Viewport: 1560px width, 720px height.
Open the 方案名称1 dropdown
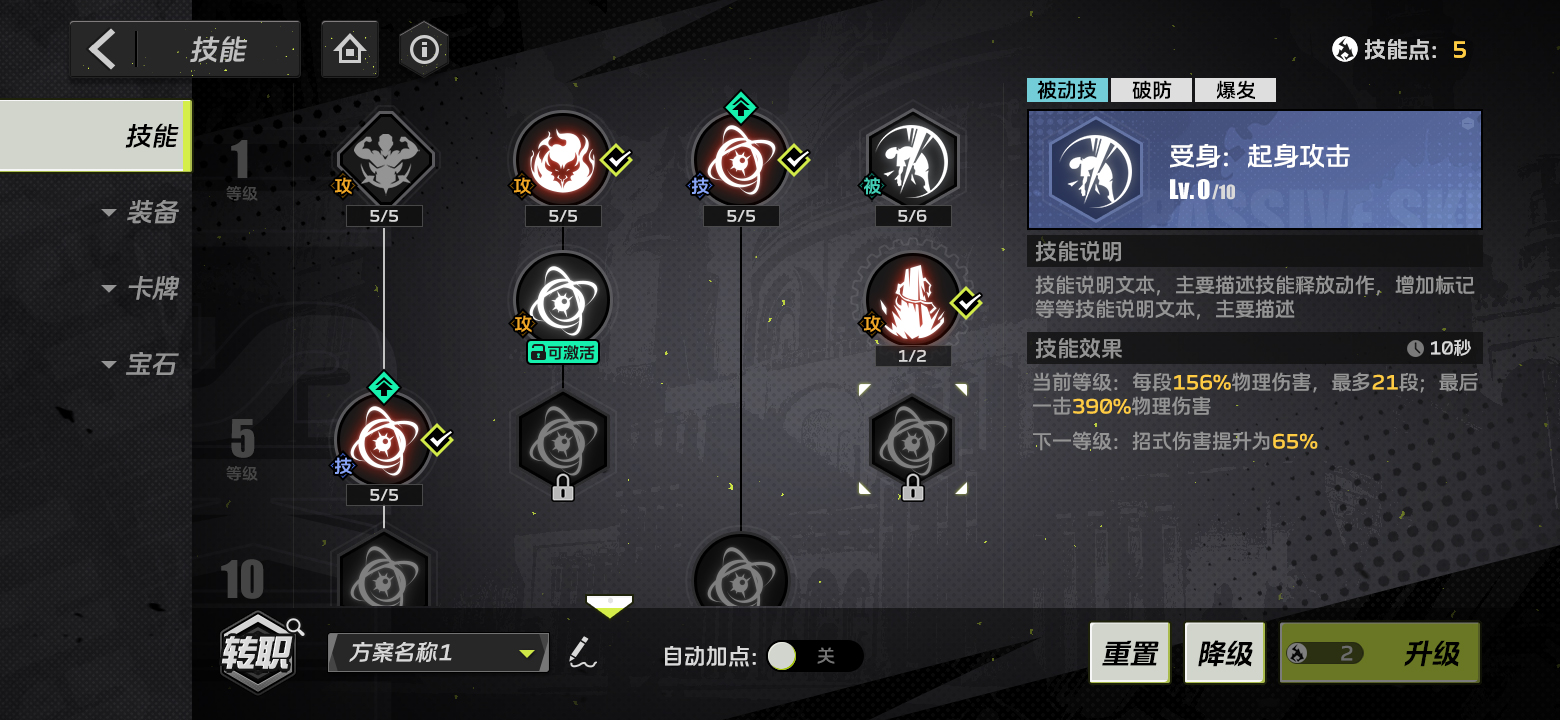(438, 653)
